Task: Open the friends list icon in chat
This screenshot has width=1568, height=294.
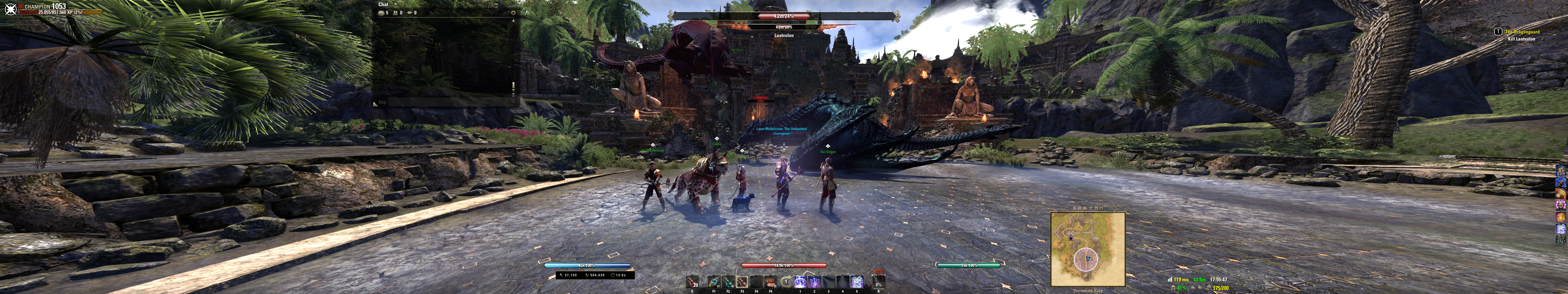Action: coord(396,13)
